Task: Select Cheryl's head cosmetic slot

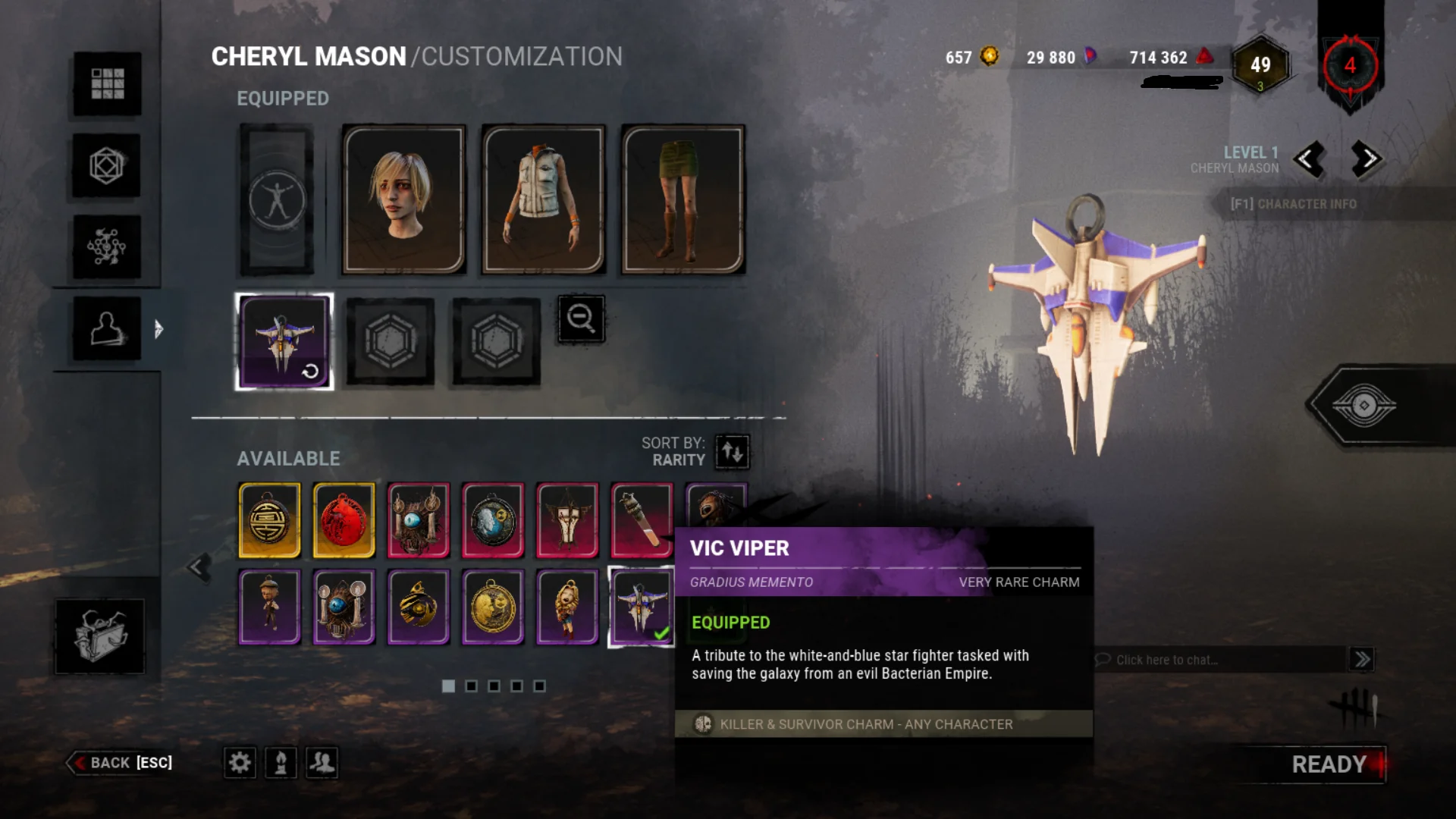Action: [403, 199]
